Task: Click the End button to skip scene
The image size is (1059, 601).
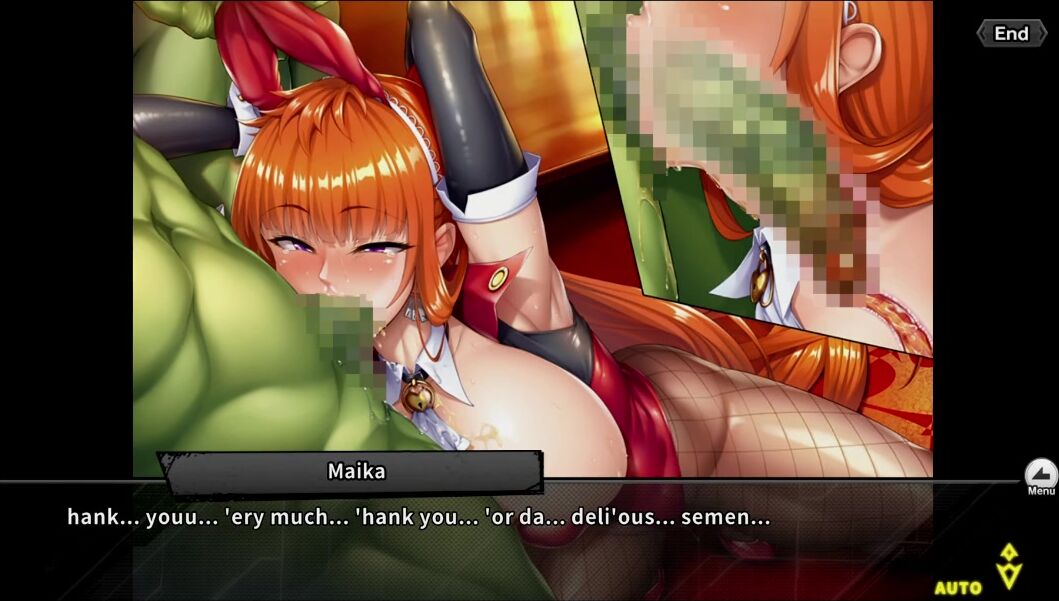Action: tap(1010, 34)
